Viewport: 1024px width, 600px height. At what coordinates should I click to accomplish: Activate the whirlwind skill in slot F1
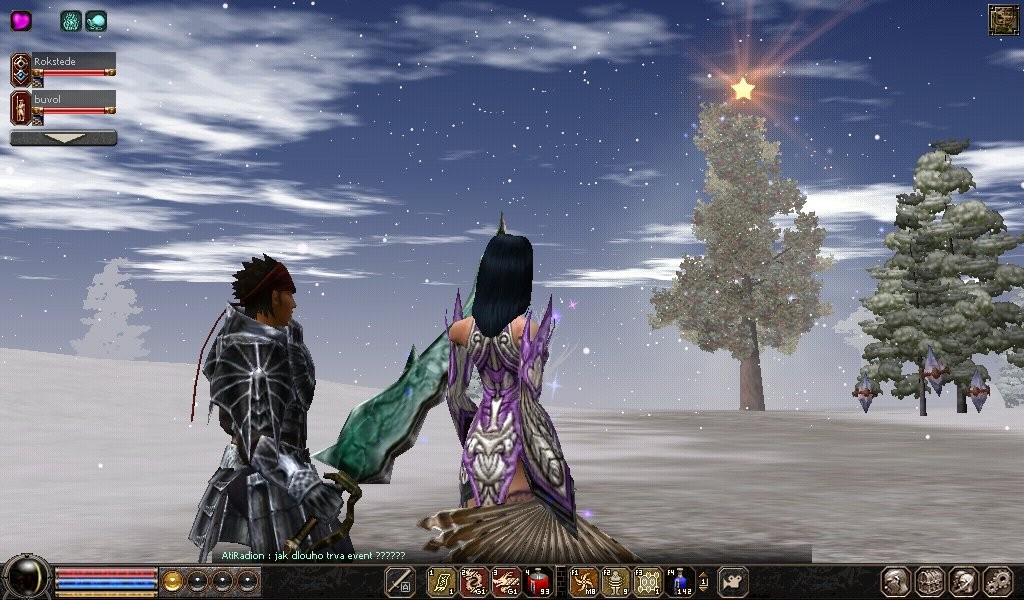[x=584, y=581]
